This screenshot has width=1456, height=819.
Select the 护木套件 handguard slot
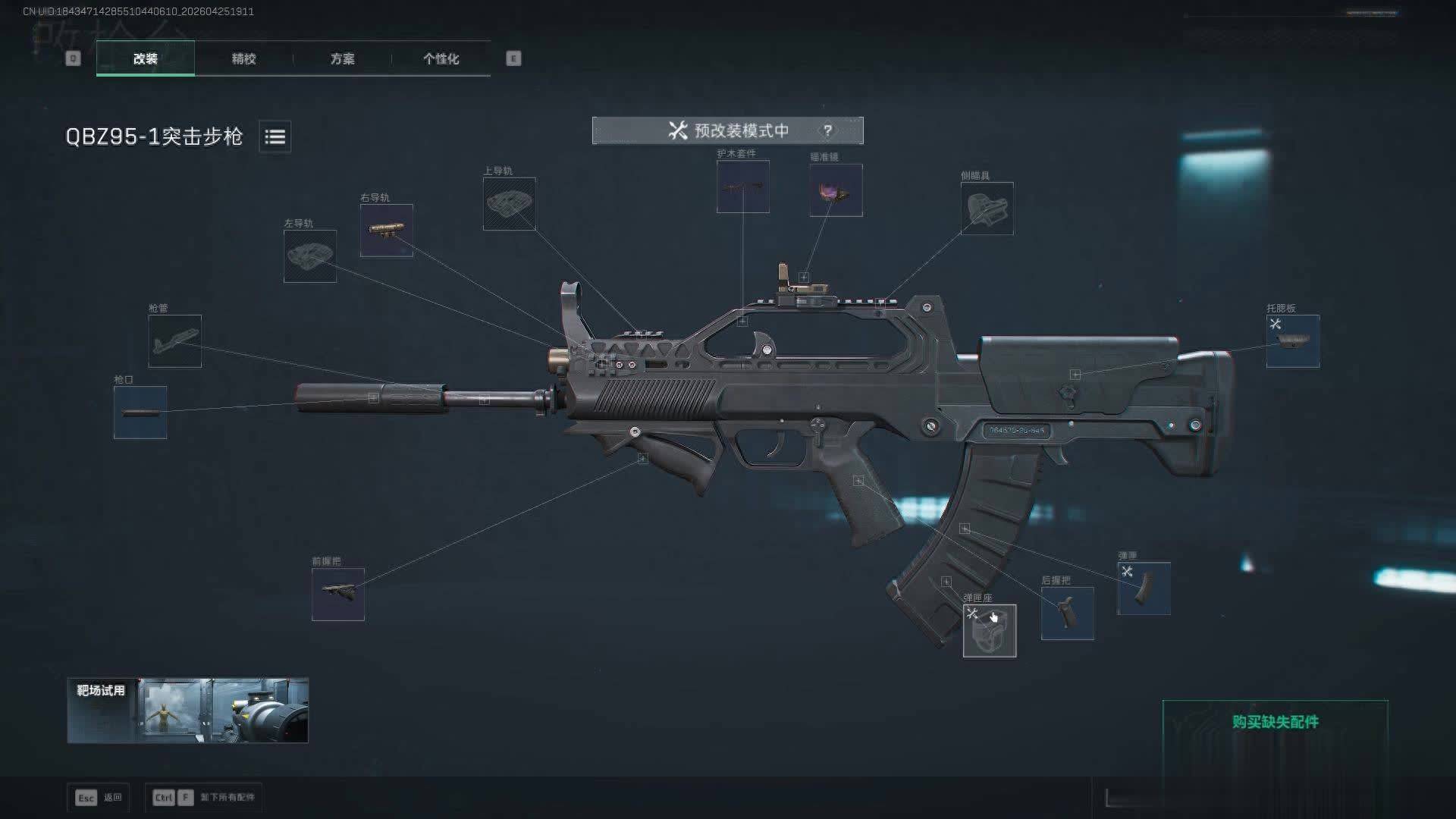click(x=742, y=187)
